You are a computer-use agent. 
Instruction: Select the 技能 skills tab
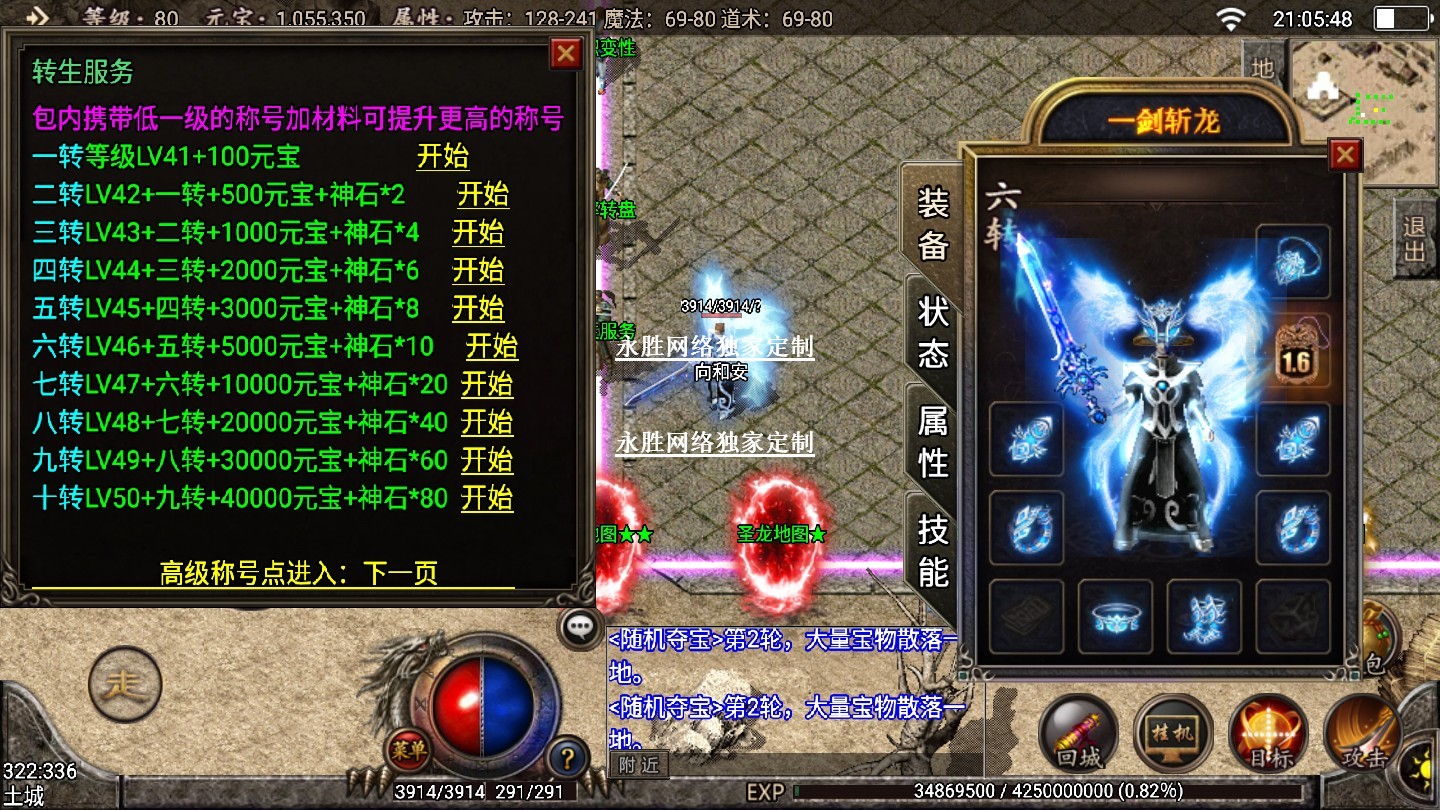932,550
